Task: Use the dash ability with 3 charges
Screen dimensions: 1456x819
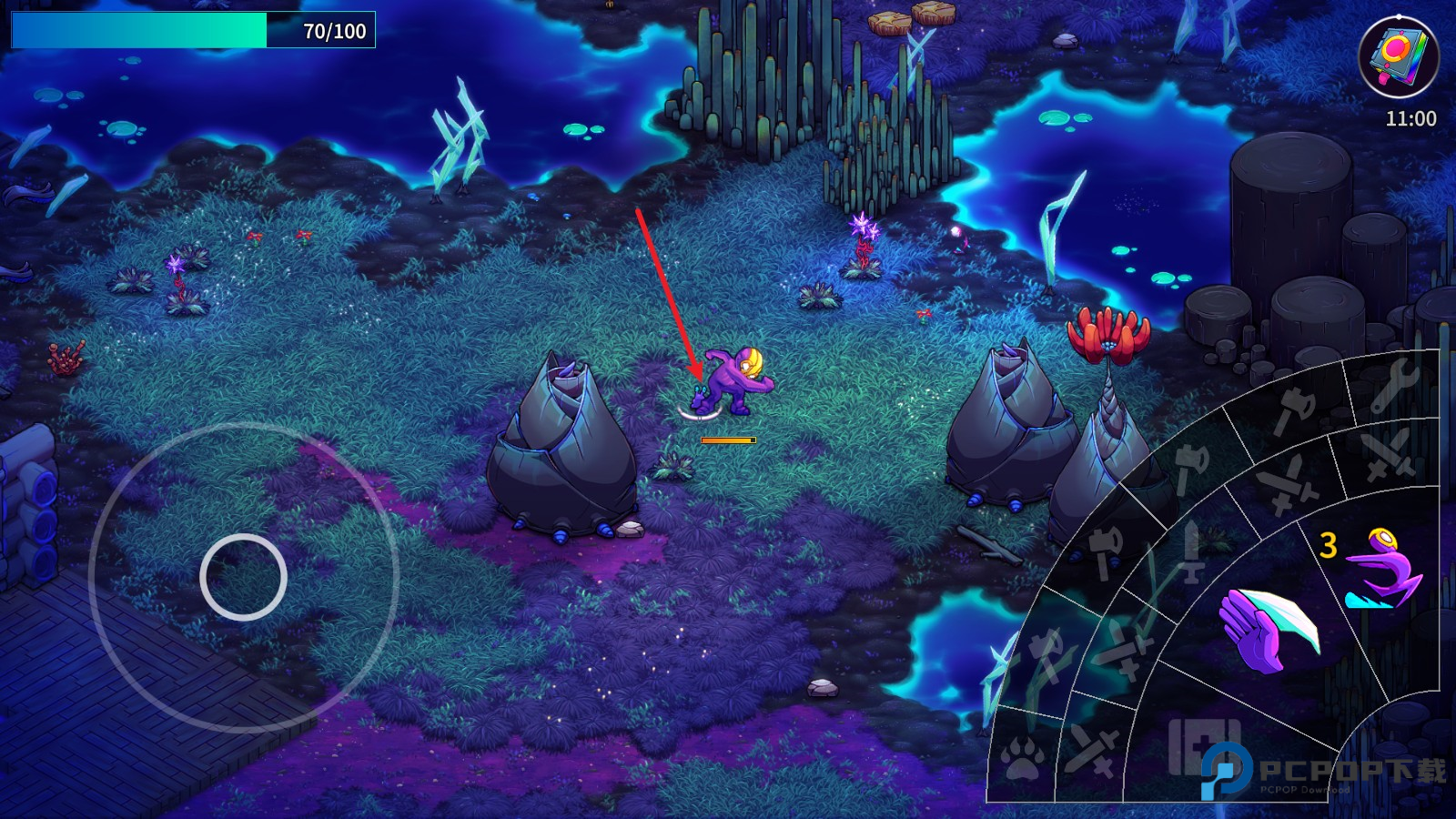Action: tap(1381, 569)
